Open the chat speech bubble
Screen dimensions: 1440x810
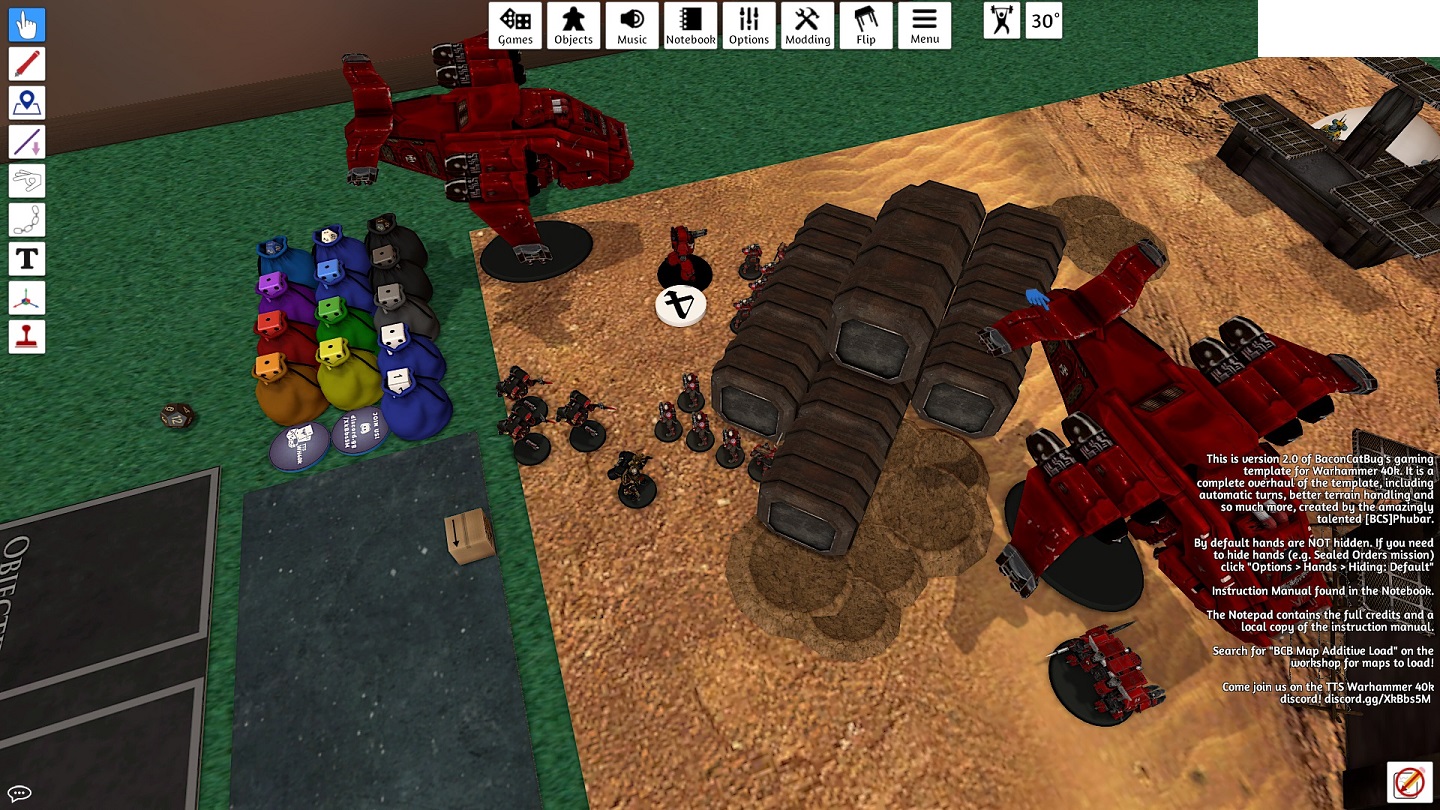pos(19,794)
